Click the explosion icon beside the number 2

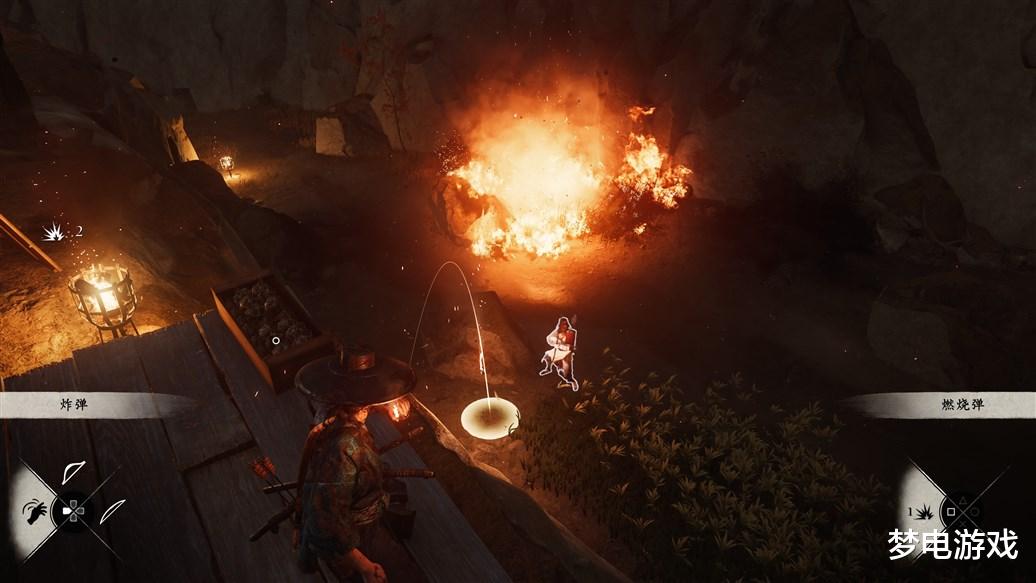tap(53, 232)
